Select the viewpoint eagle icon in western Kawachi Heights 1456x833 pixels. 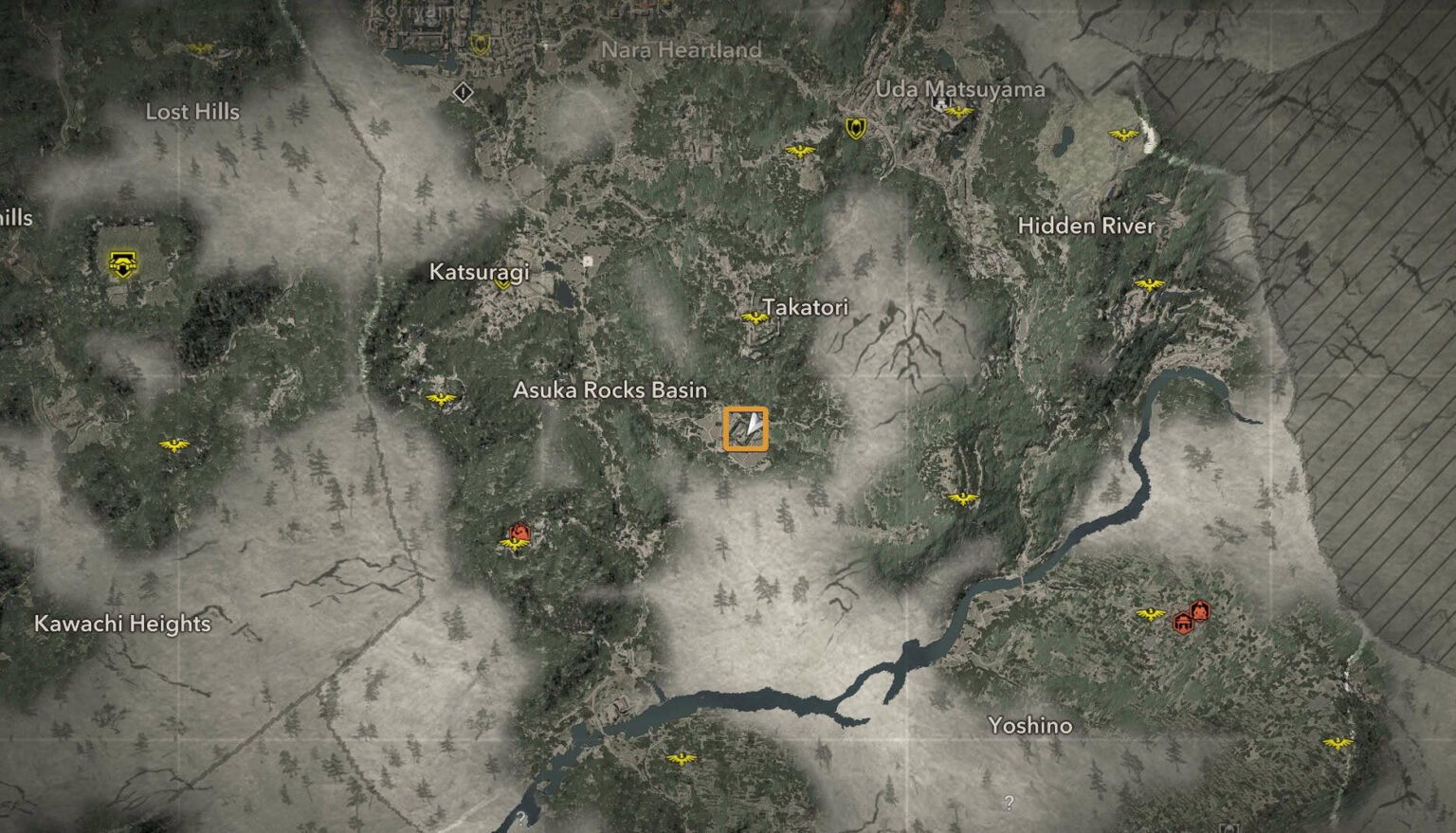coord(175,443)
